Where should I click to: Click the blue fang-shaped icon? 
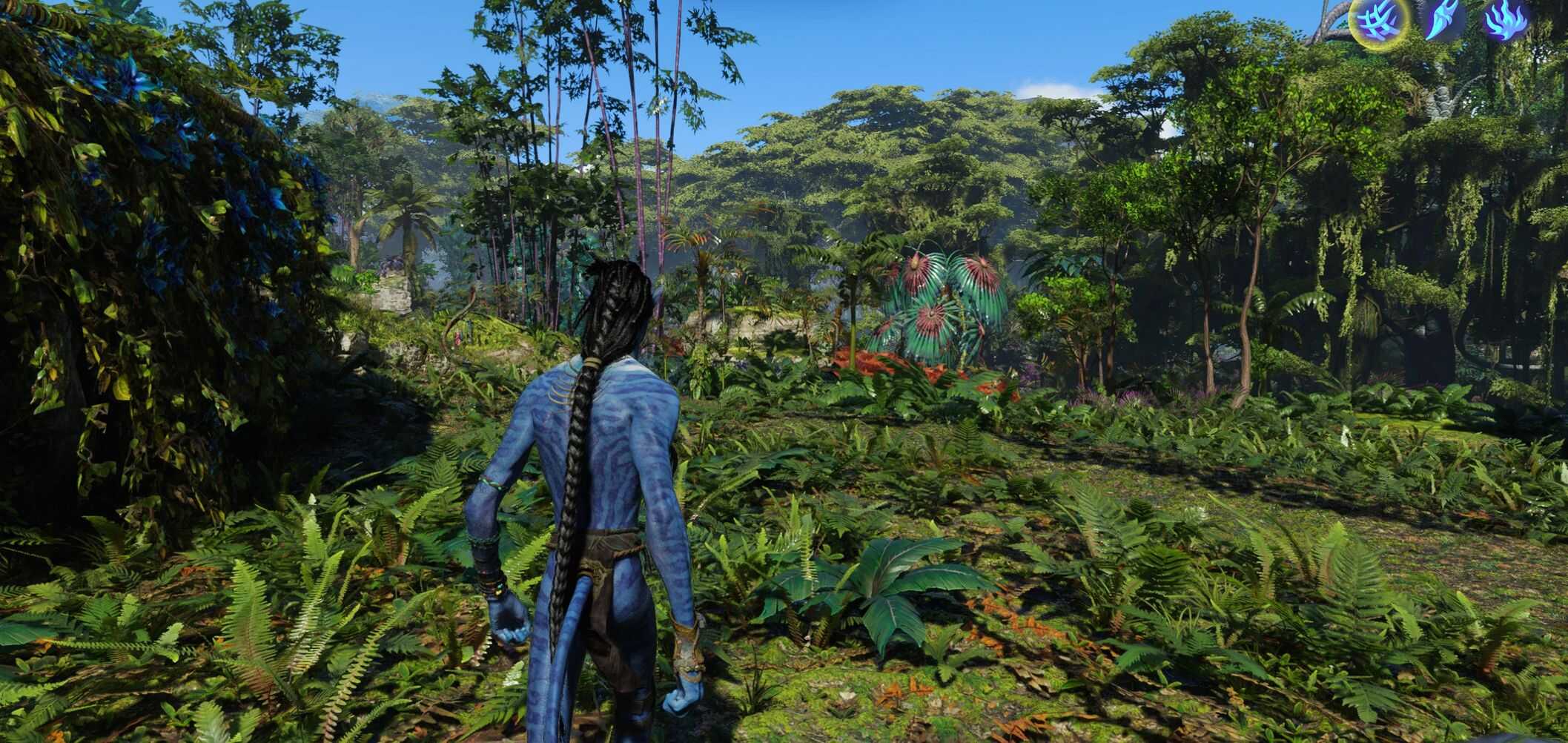[1441, 20]
